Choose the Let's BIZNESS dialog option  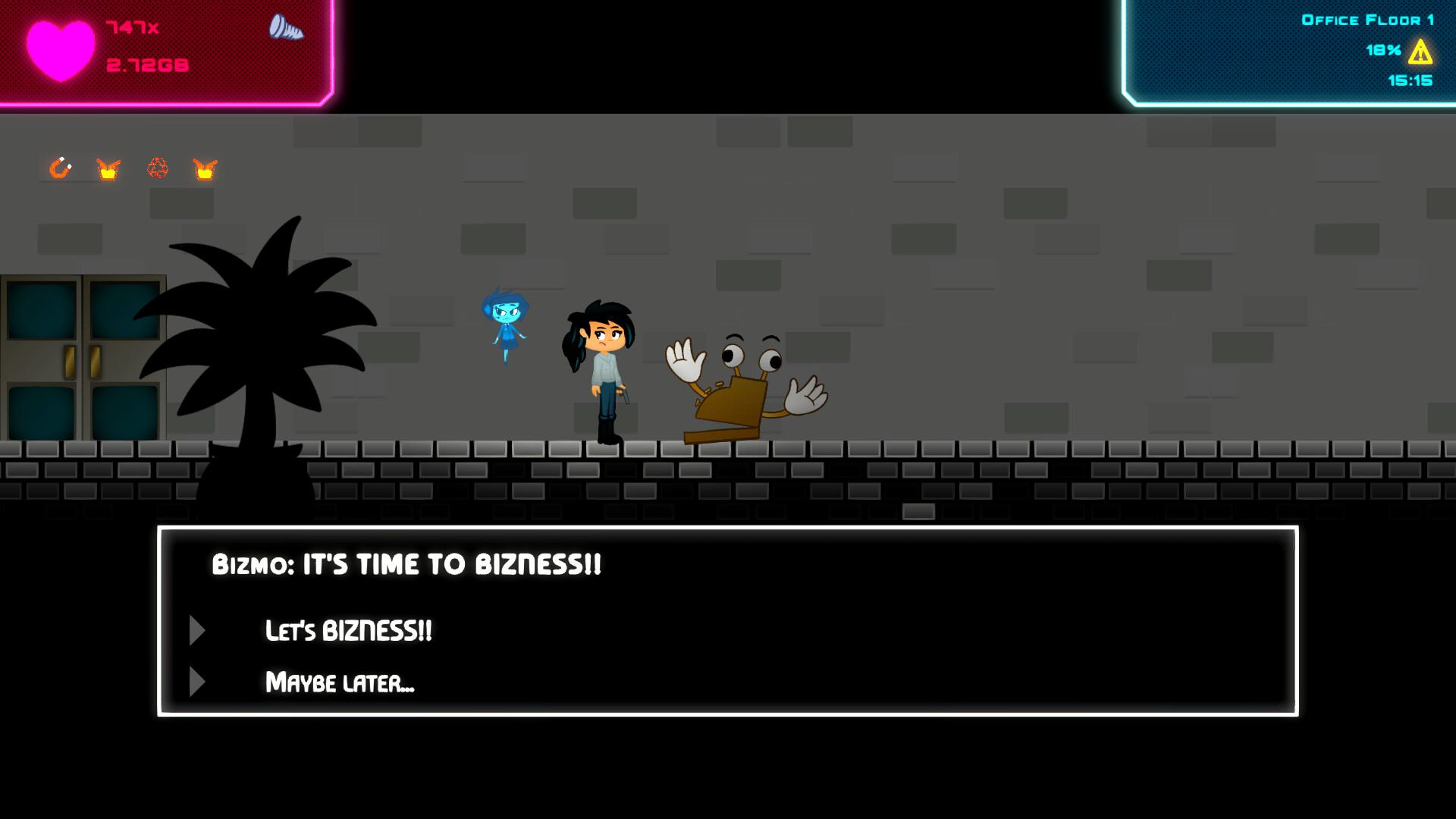348,630
